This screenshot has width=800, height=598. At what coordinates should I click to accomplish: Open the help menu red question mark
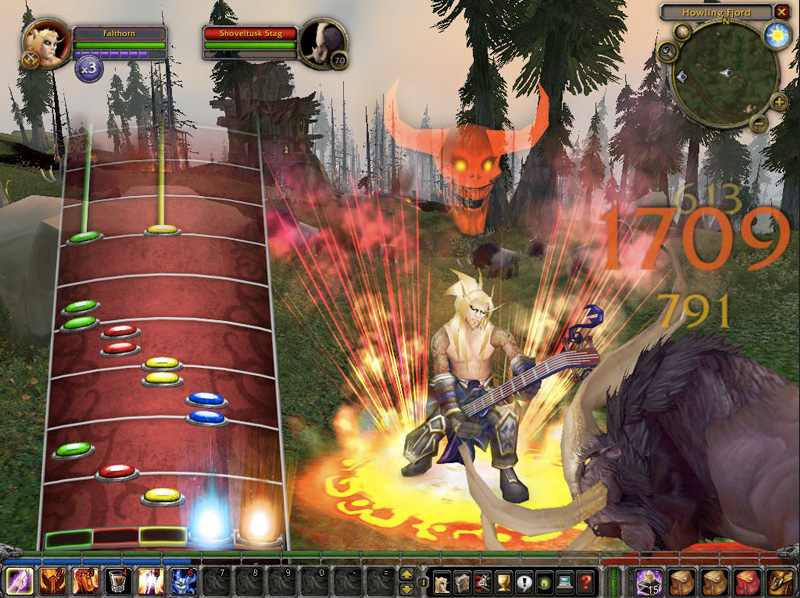tap(586, 581)
